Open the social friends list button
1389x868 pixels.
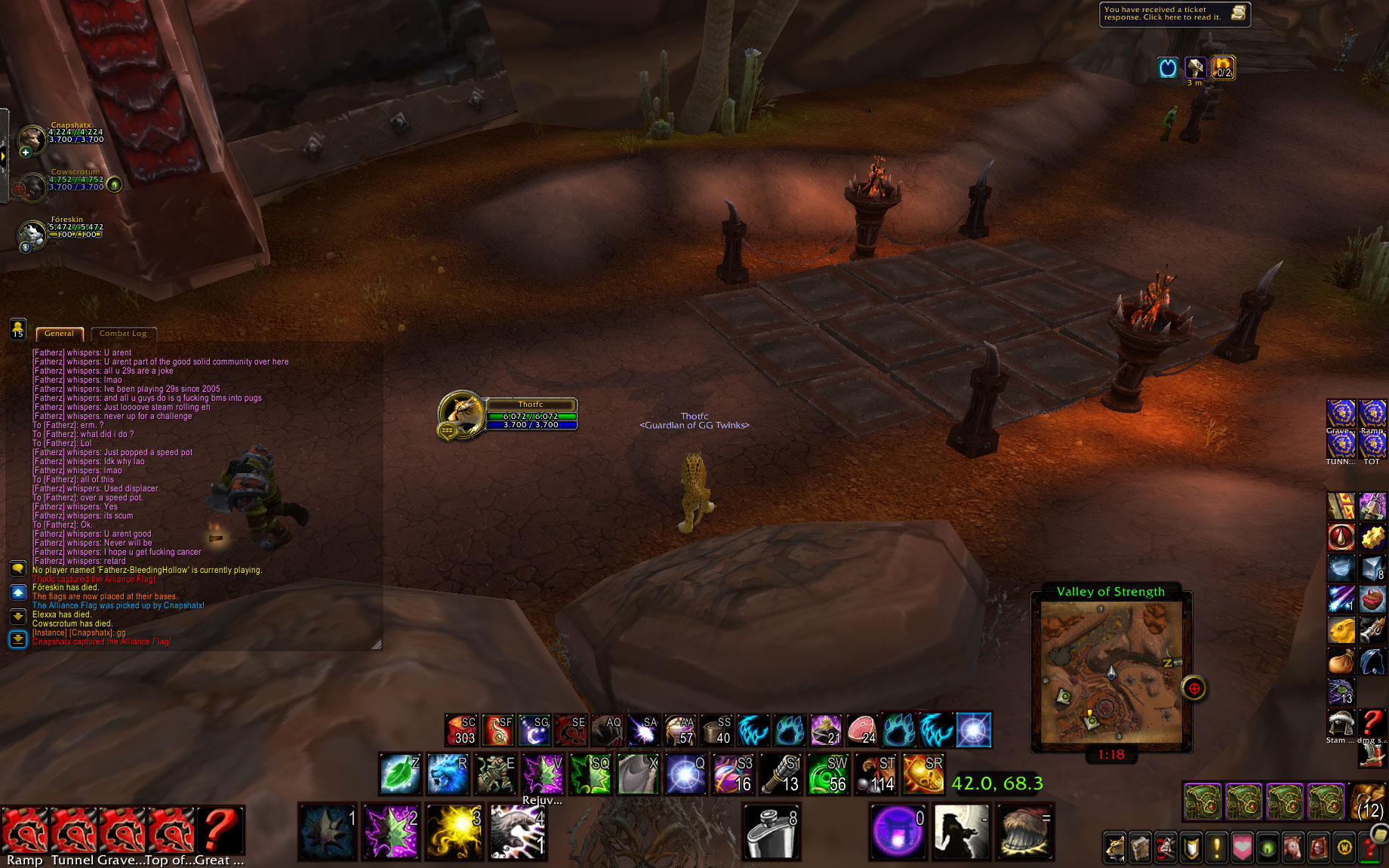(x=17, y=329)
